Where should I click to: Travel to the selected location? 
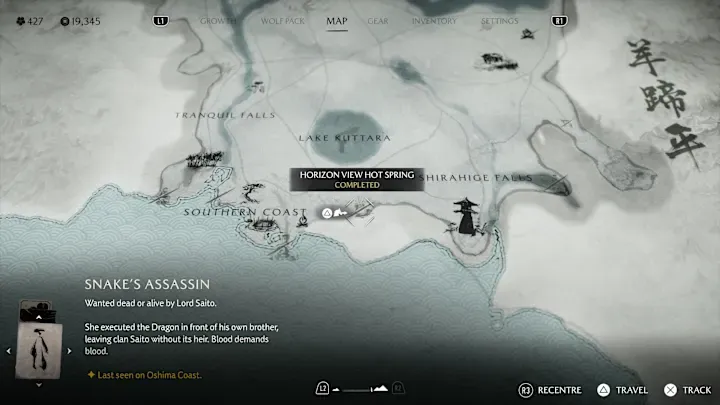pyautogui.click(x=622, y=389)
